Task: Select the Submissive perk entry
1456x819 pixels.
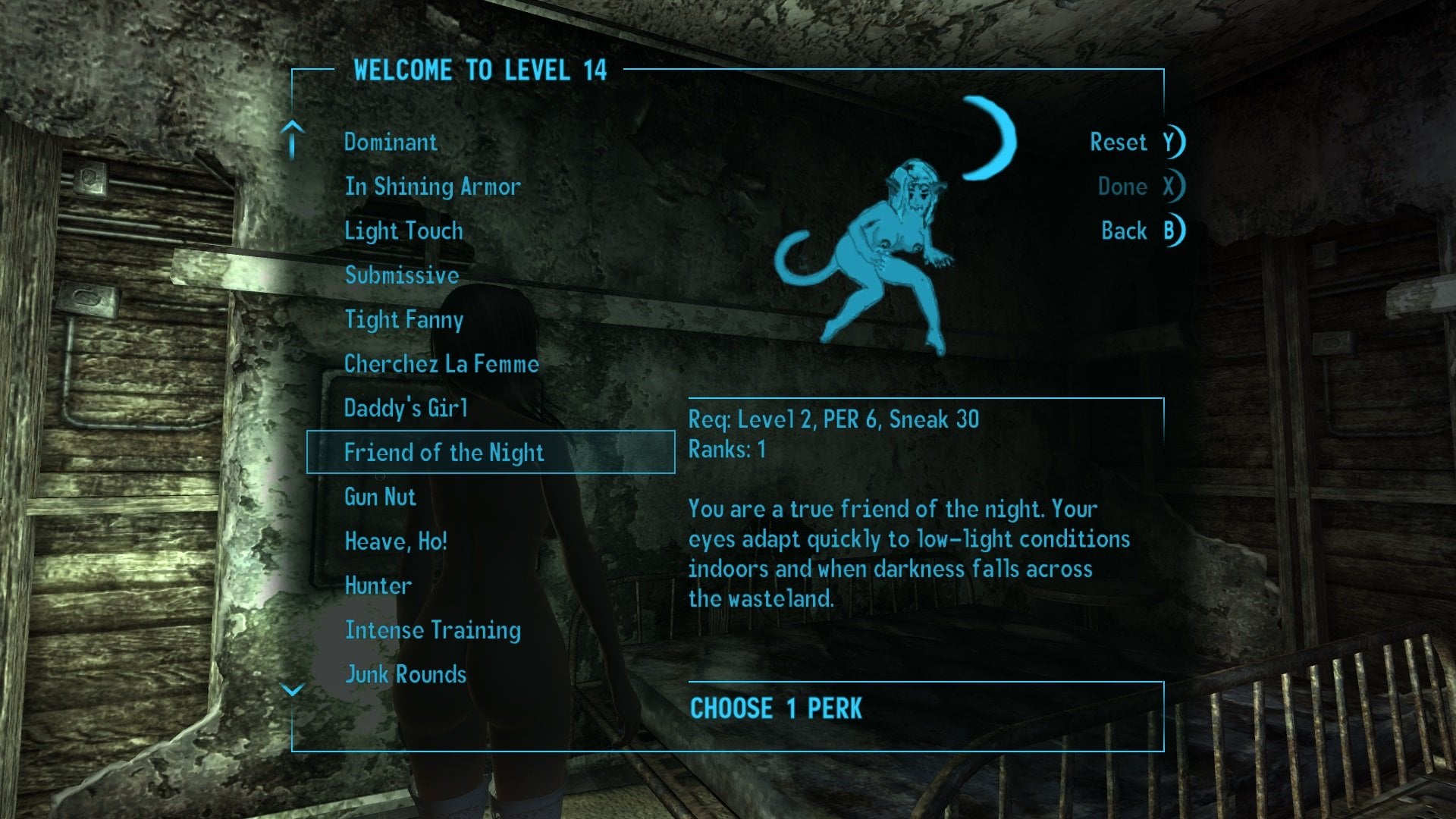Action: pyautogui.click(x=402, y=275)
